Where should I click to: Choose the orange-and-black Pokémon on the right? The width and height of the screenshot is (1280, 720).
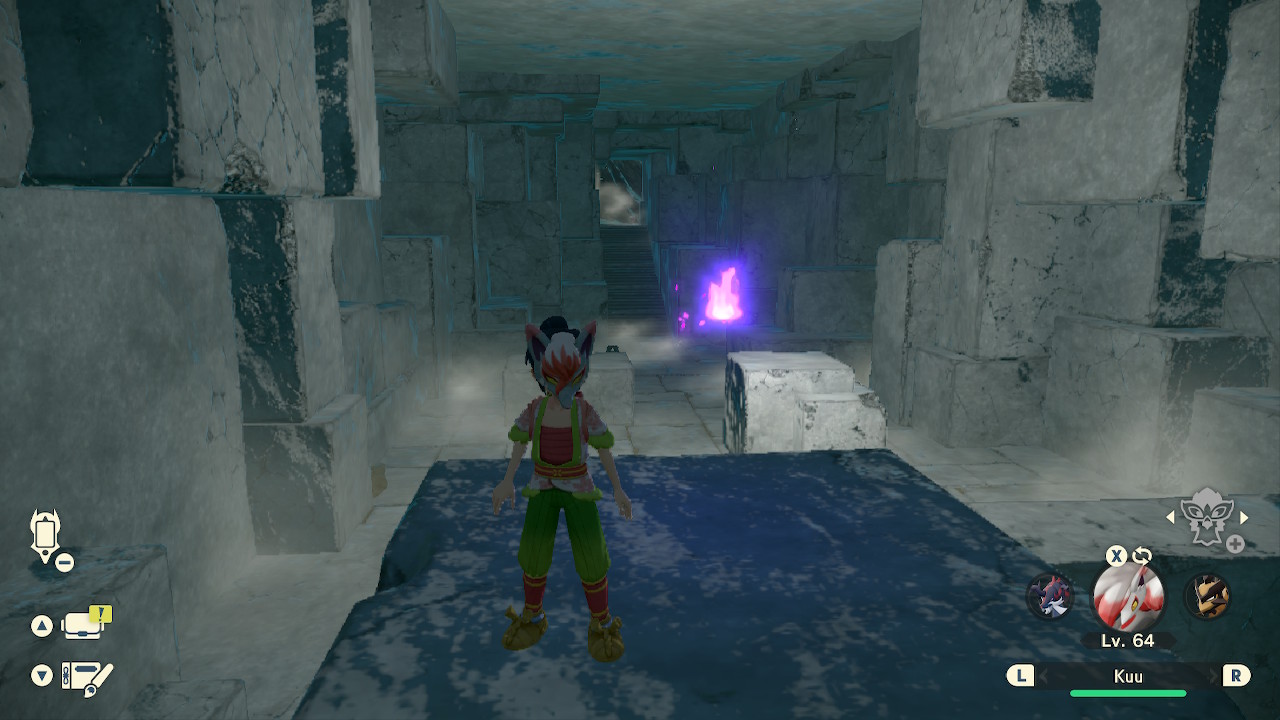click(1206, 597)
